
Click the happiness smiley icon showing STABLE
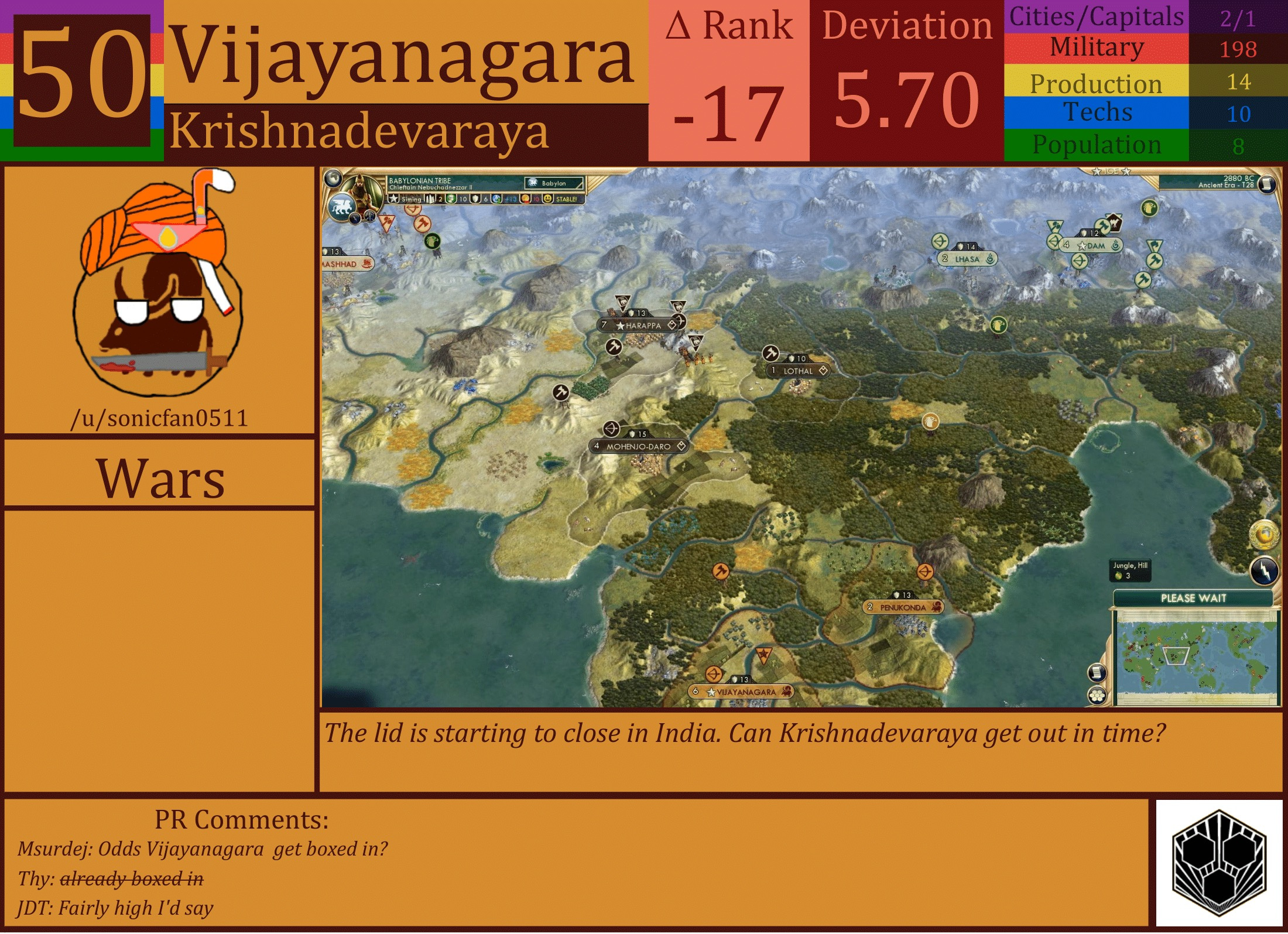coord(549,199)
